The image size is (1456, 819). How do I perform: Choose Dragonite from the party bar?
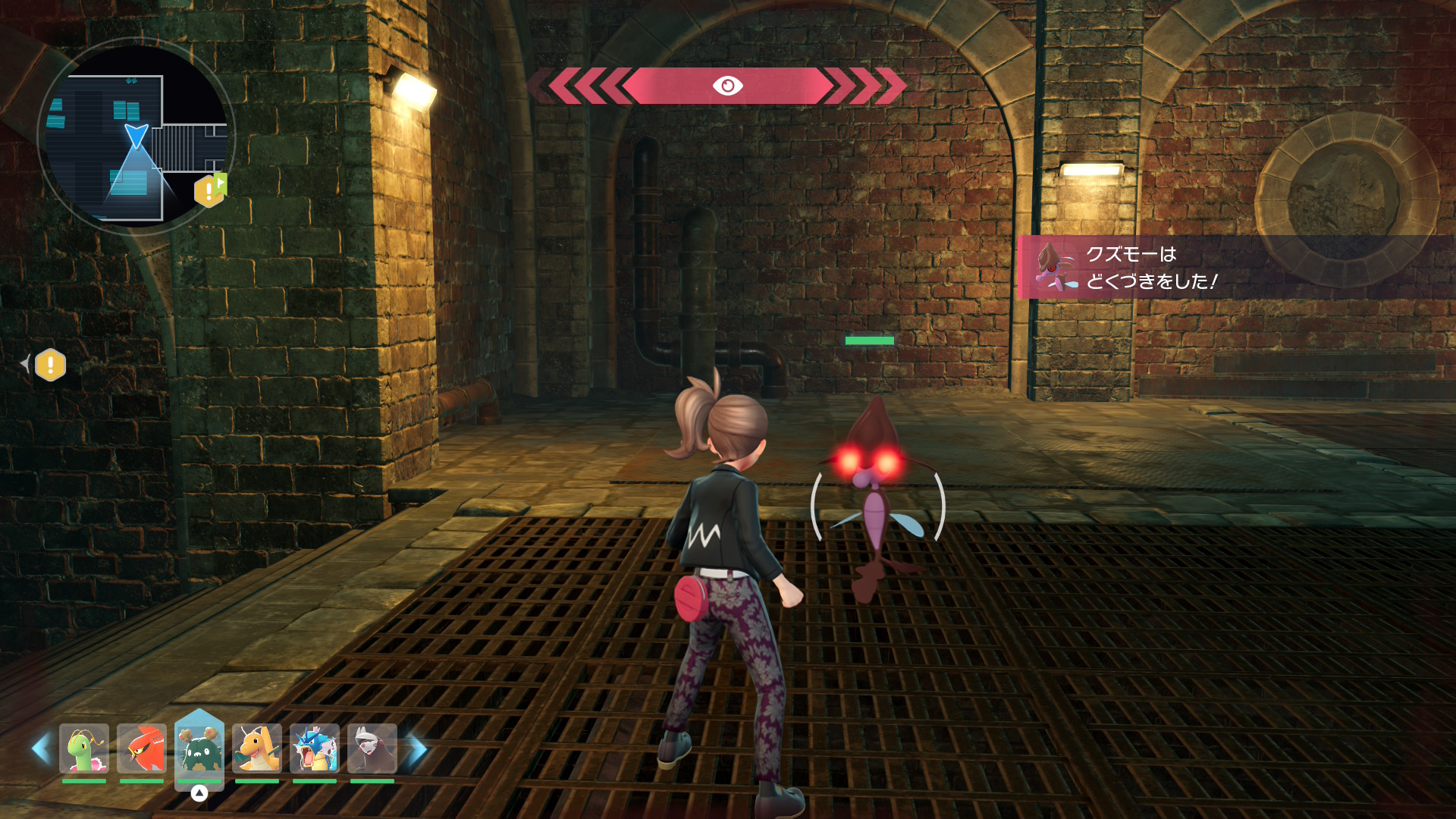[x=257, y=749]
